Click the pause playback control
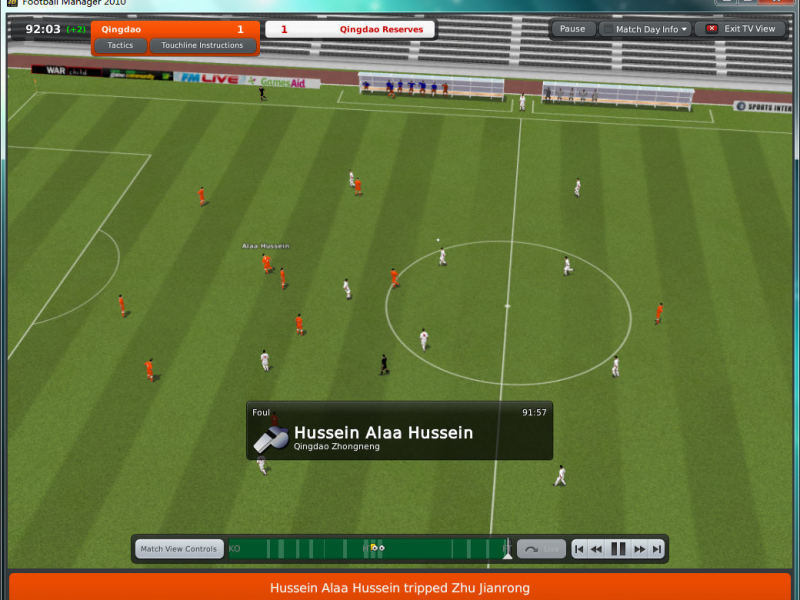This screenshot has width=800, height=600. coord(618,549)
